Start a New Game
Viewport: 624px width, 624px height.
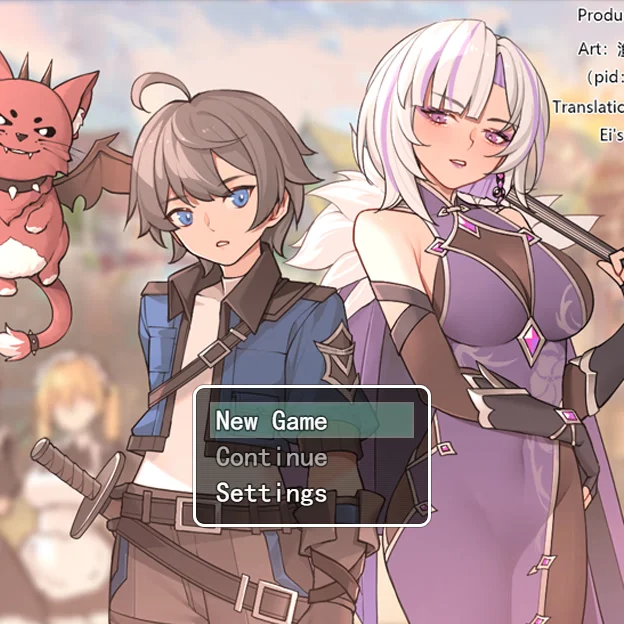click(x=272, y=421)
